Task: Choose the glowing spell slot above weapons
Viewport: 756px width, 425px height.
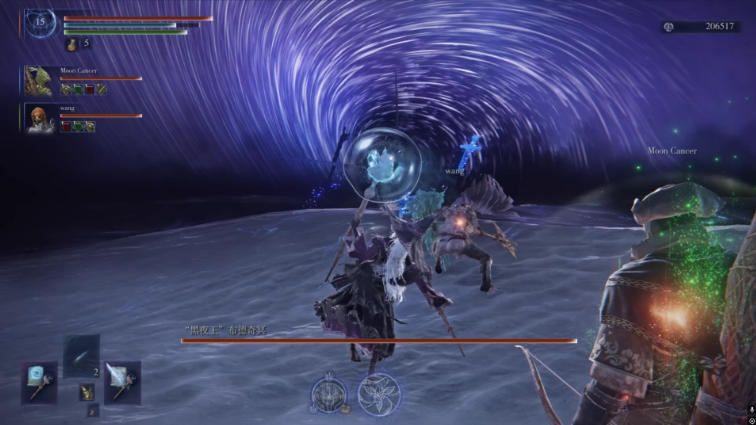Action: 81,355
